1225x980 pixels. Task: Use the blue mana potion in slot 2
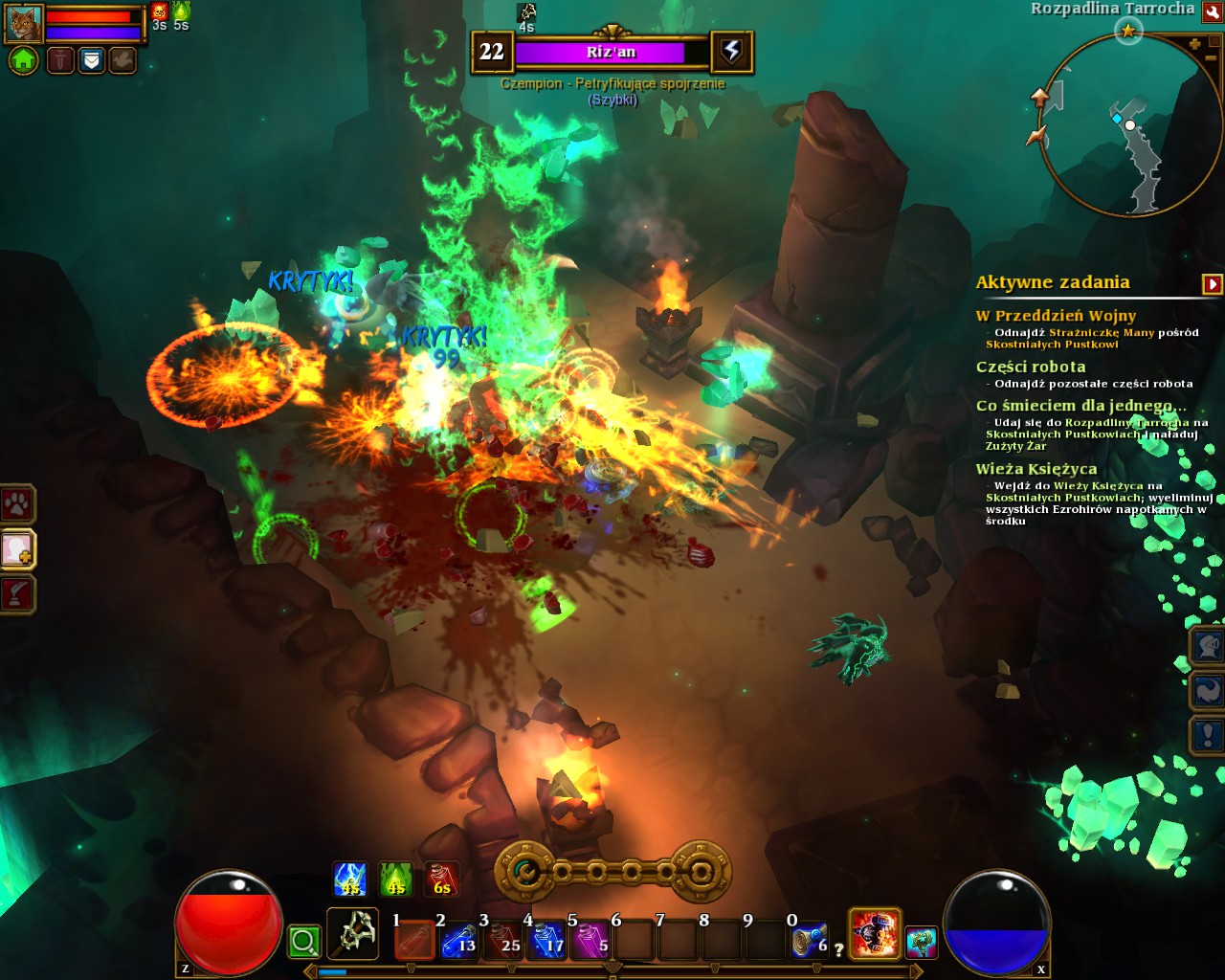point(458,940)
